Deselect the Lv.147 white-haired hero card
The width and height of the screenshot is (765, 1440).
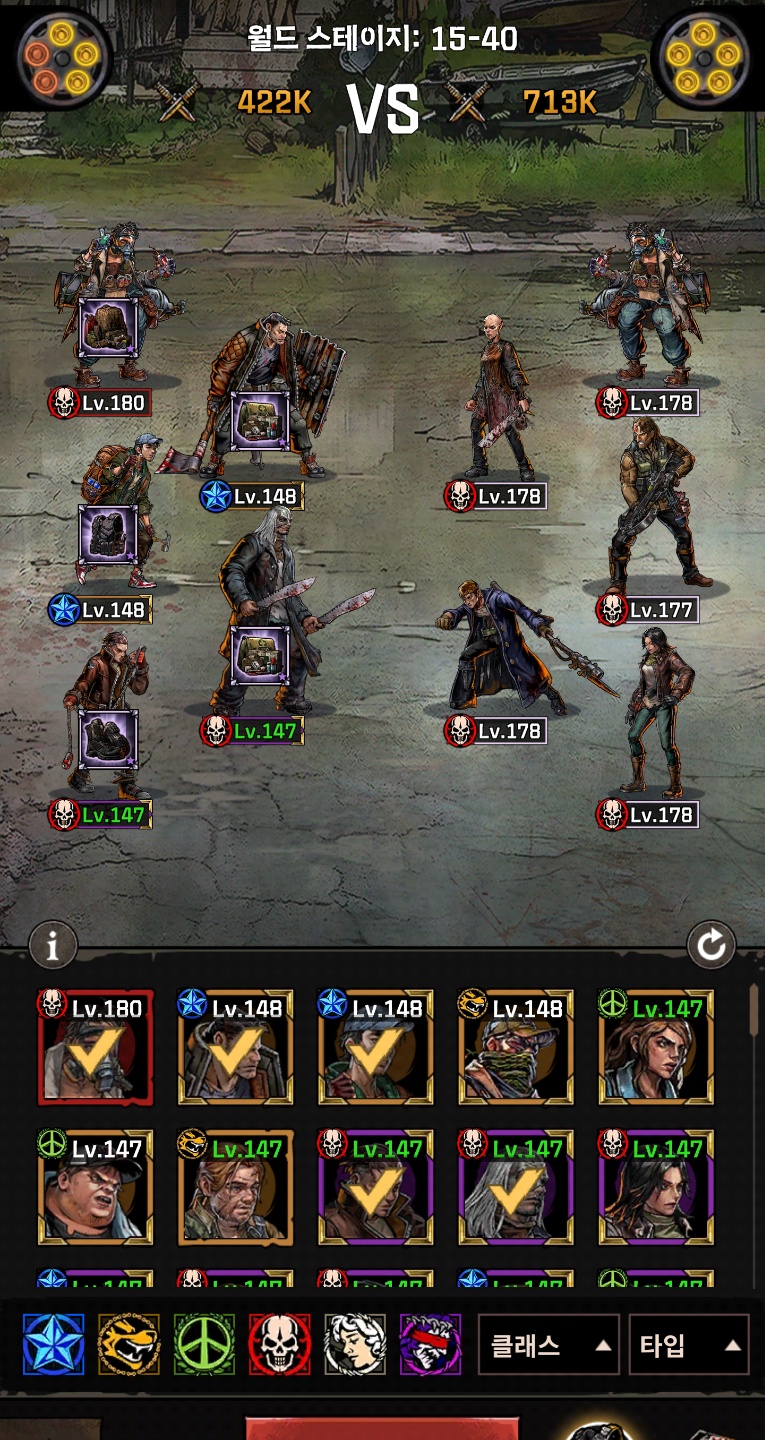tap(516, 1187)
